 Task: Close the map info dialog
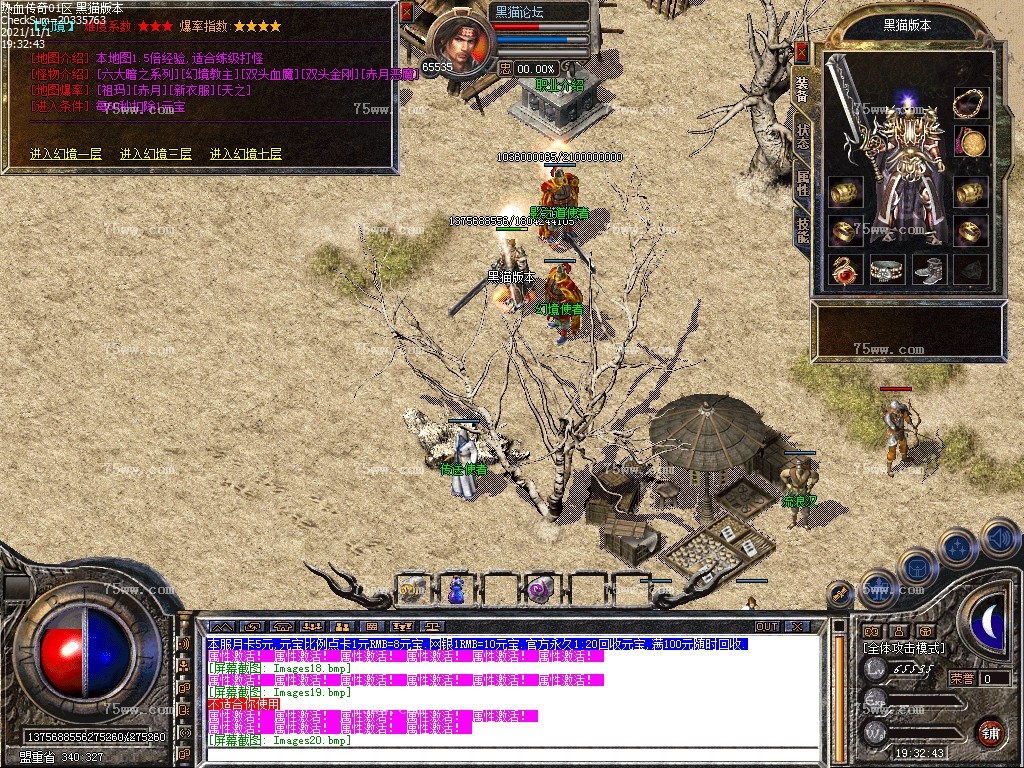[x=406, y=11]
